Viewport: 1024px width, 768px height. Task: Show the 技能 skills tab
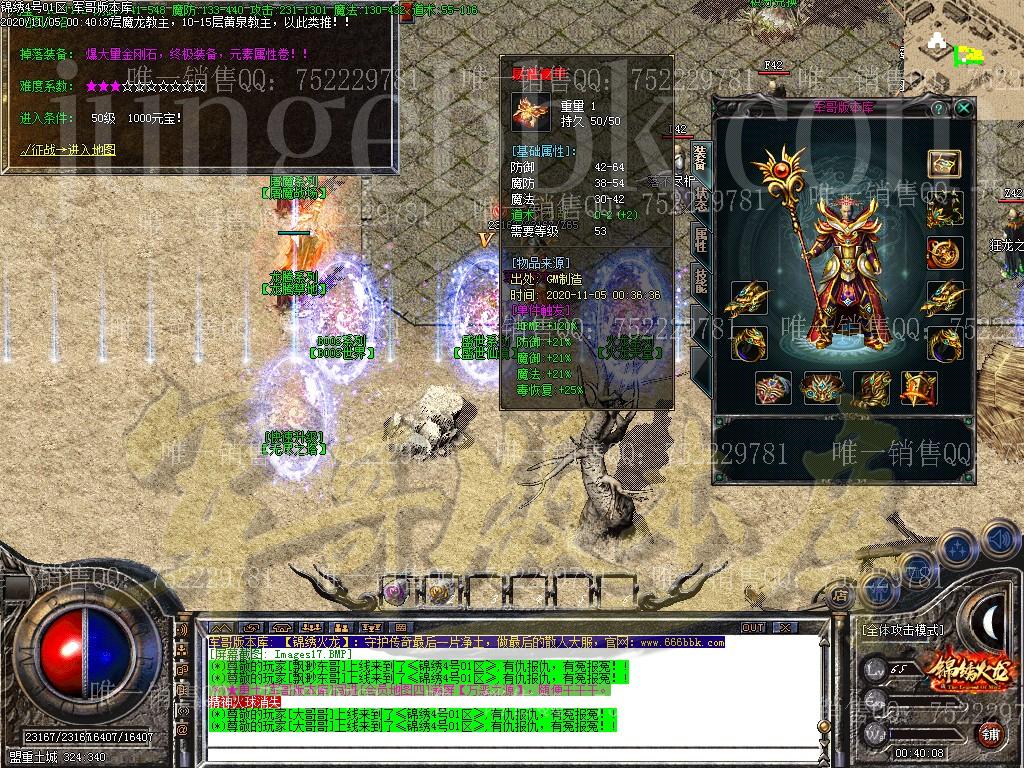(701, 281)
